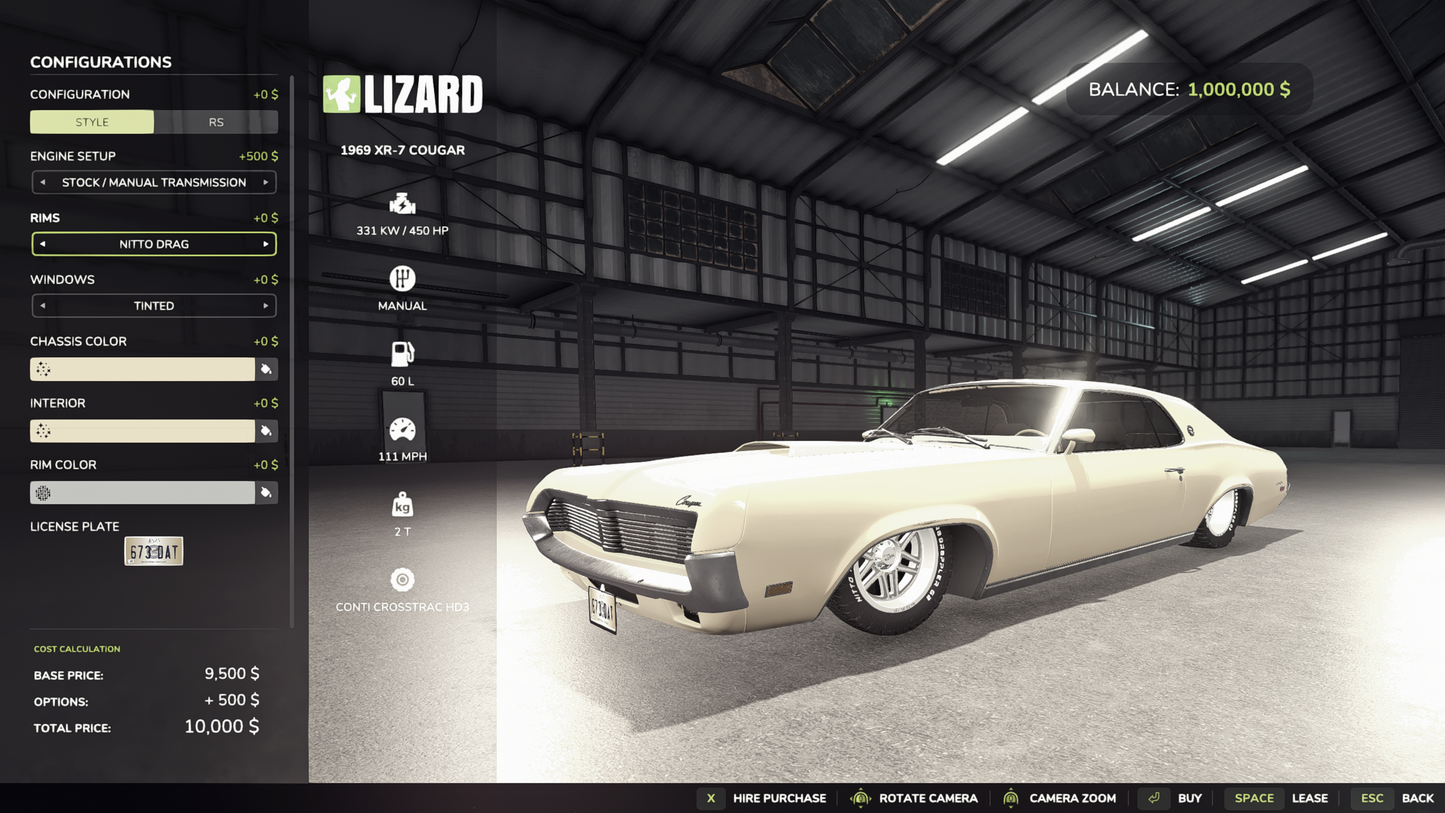Open the interior color swatch
The height and width of the screenshot is (813, 1445).
point(142,431)
